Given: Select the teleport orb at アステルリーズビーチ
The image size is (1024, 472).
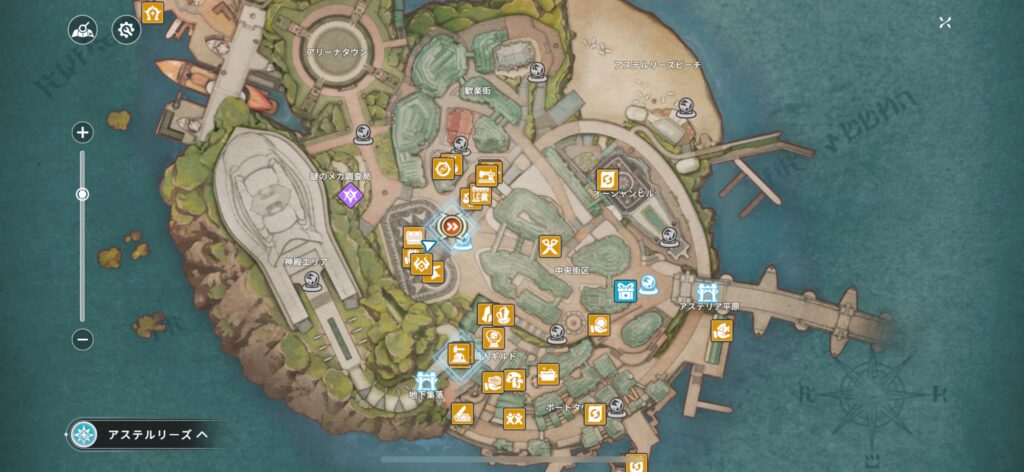Looking at the screenshot, I should 685,106.
